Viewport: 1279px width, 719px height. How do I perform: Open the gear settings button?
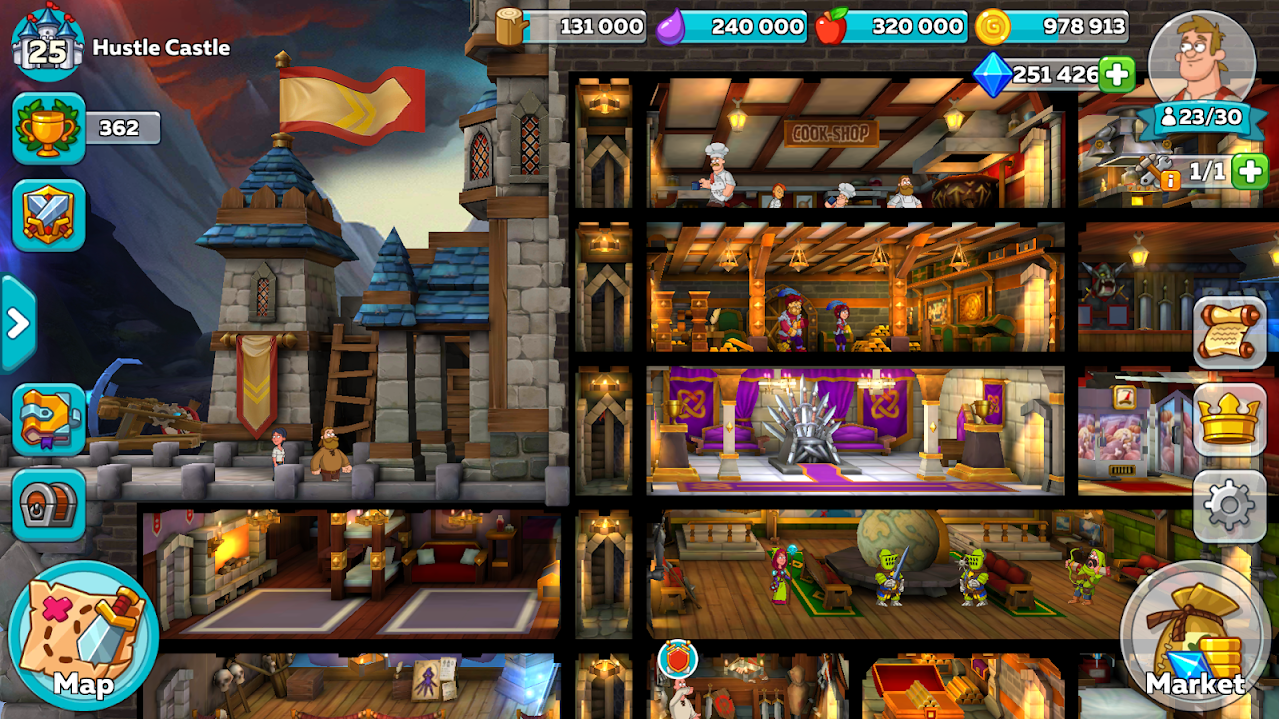coord(1229,506)
